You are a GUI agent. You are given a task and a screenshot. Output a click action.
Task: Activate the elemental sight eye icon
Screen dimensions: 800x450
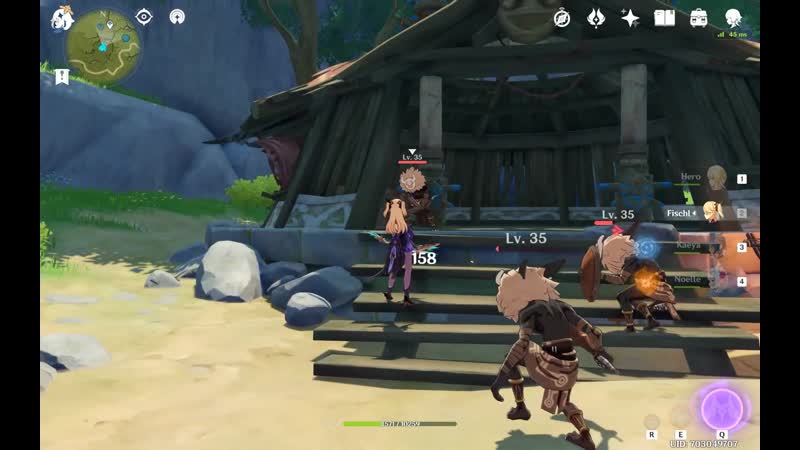point(144,16)
